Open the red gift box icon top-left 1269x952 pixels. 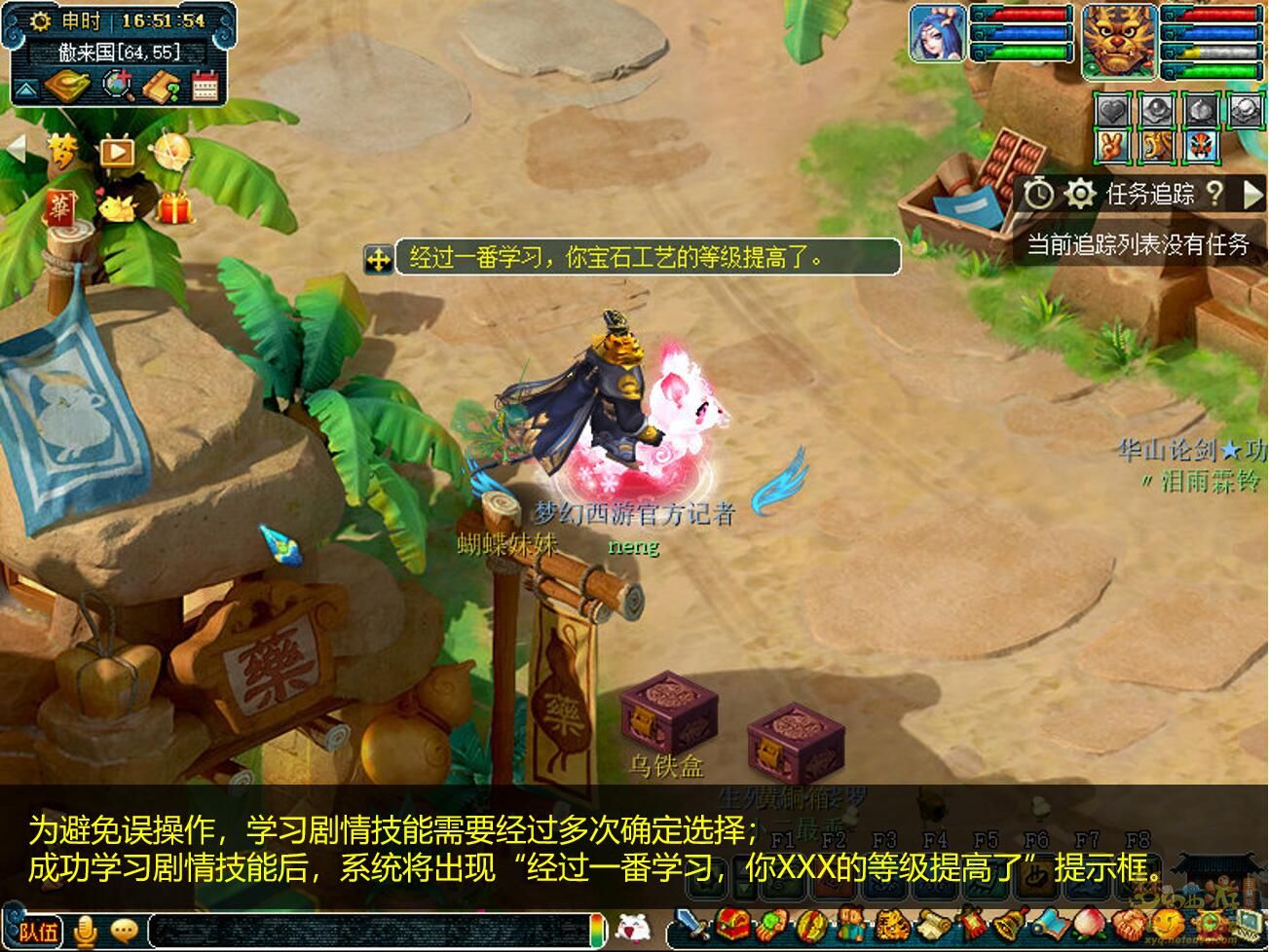pos(175,206)
